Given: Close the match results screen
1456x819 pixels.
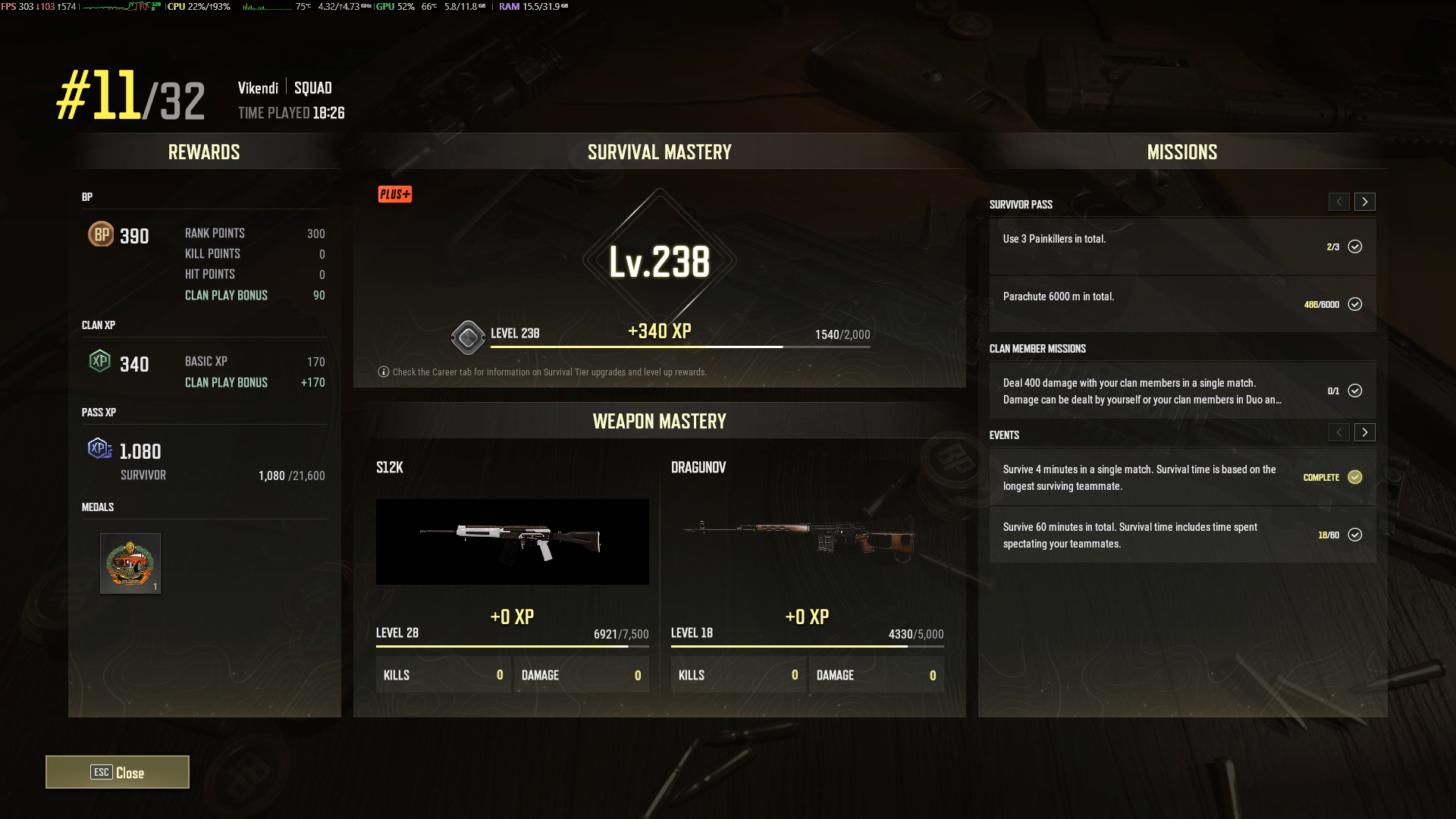Looking at the screenshot, I should 118,772.
